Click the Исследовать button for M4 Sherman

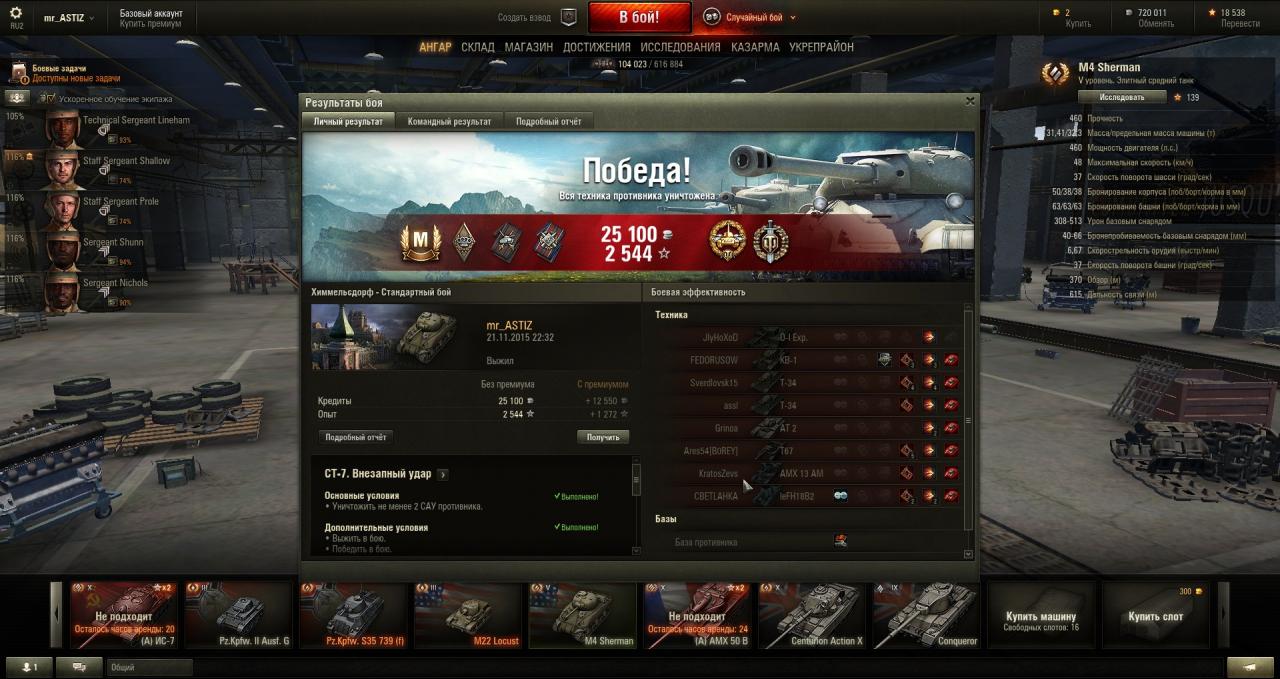[1122, 97]
